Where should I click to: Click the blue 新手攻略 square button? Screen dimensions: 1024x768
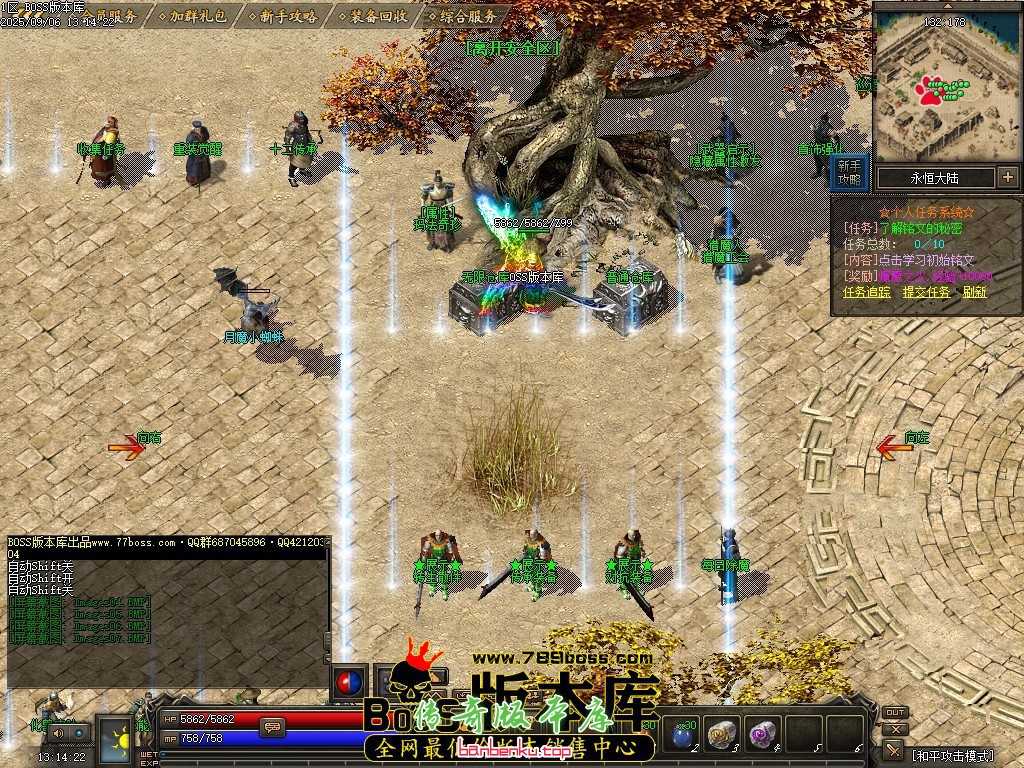tap(849, 172)
